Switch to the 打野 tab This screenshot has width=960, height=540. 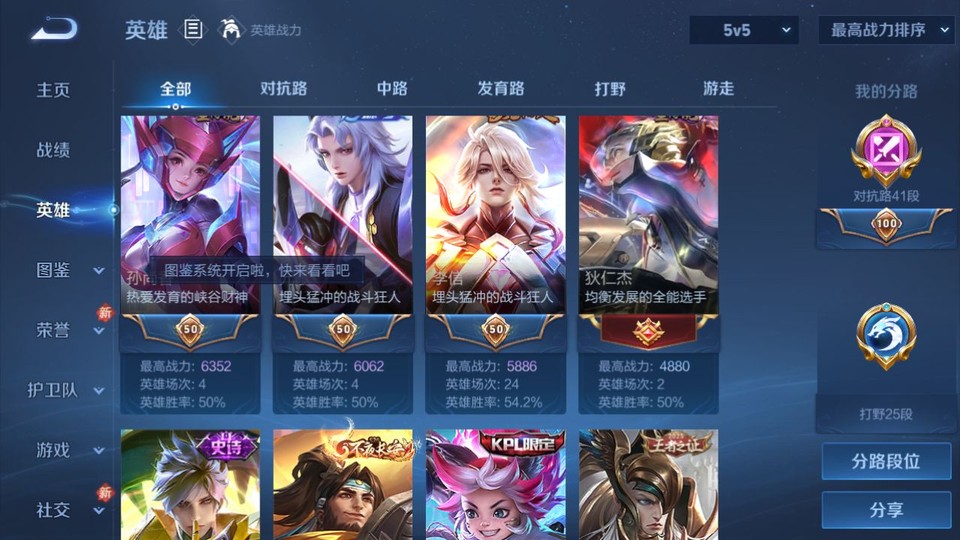[610, 88]
